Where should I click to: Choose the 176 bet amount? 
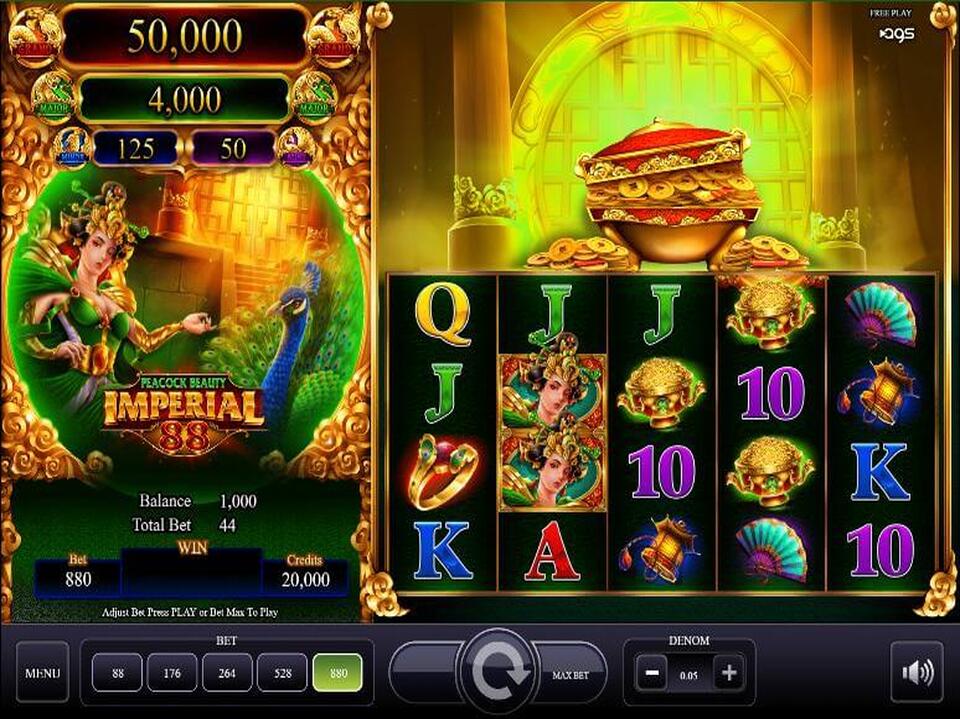[173, 672]
